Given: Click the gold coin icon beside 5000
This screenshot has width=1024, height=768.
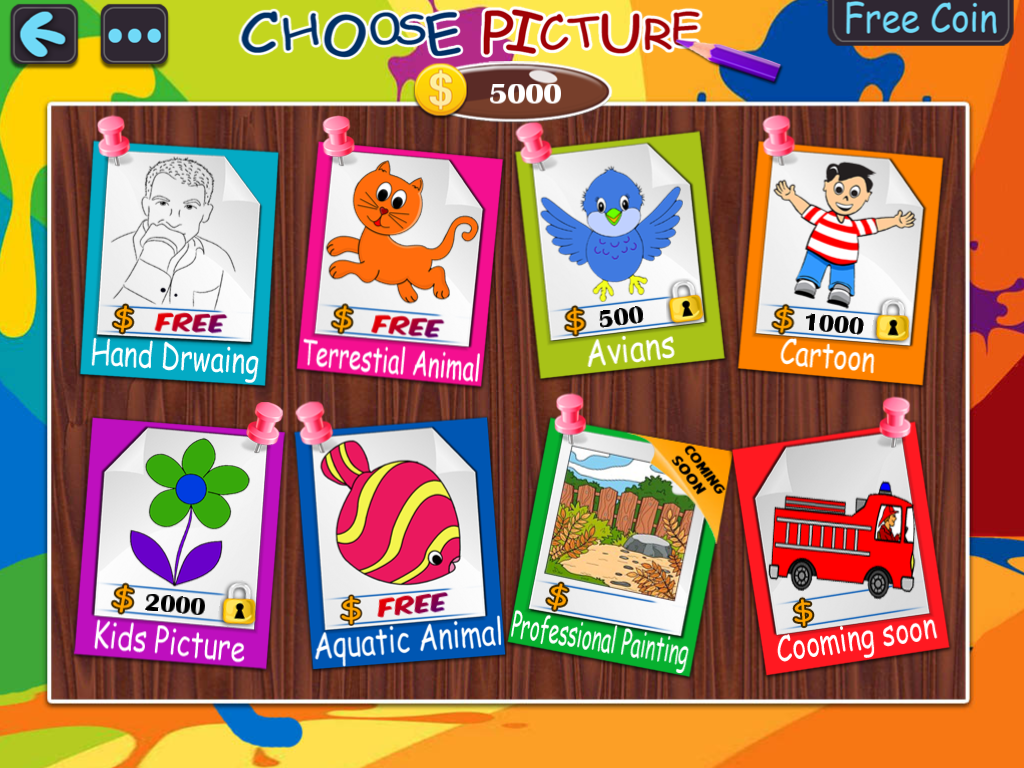Looking at the screenshot, I should pyautogui.click(x=440, y=92).
